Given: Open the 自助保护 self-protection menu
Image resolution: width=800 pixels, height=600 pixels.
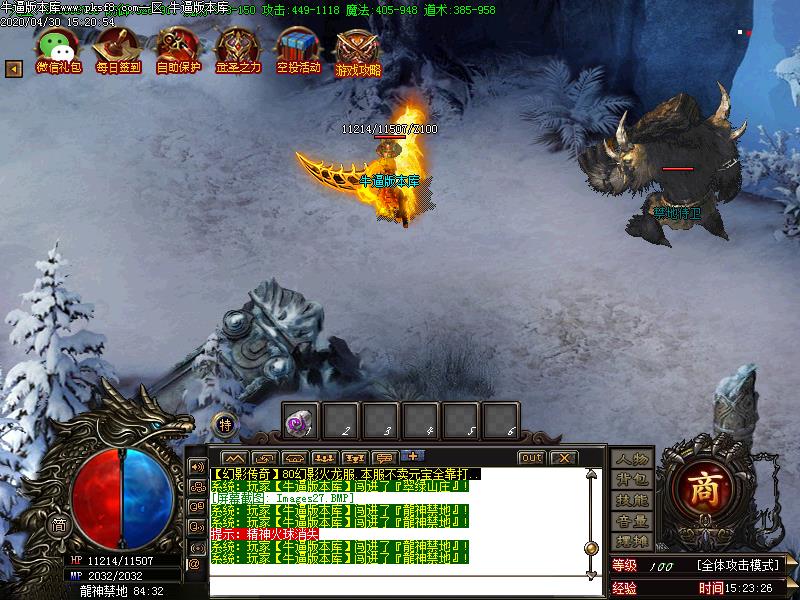Looking at the screenshot, I should tap(177, 48).
